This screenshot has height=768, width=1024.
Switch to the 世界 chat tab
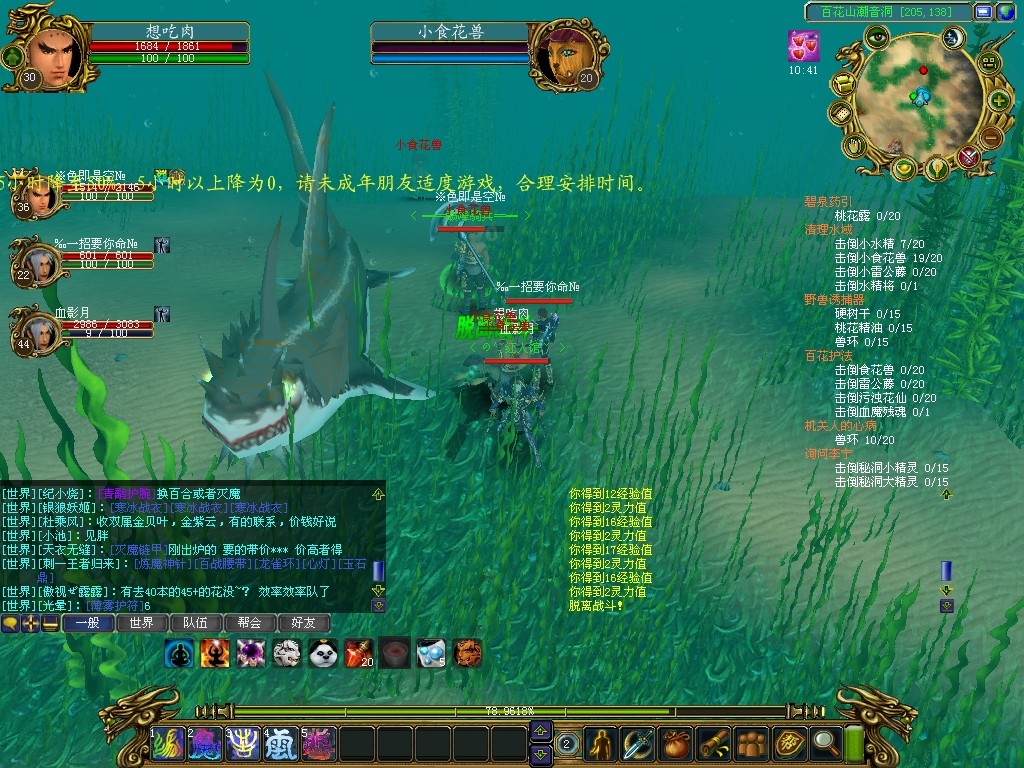click(x=141, y=623)
